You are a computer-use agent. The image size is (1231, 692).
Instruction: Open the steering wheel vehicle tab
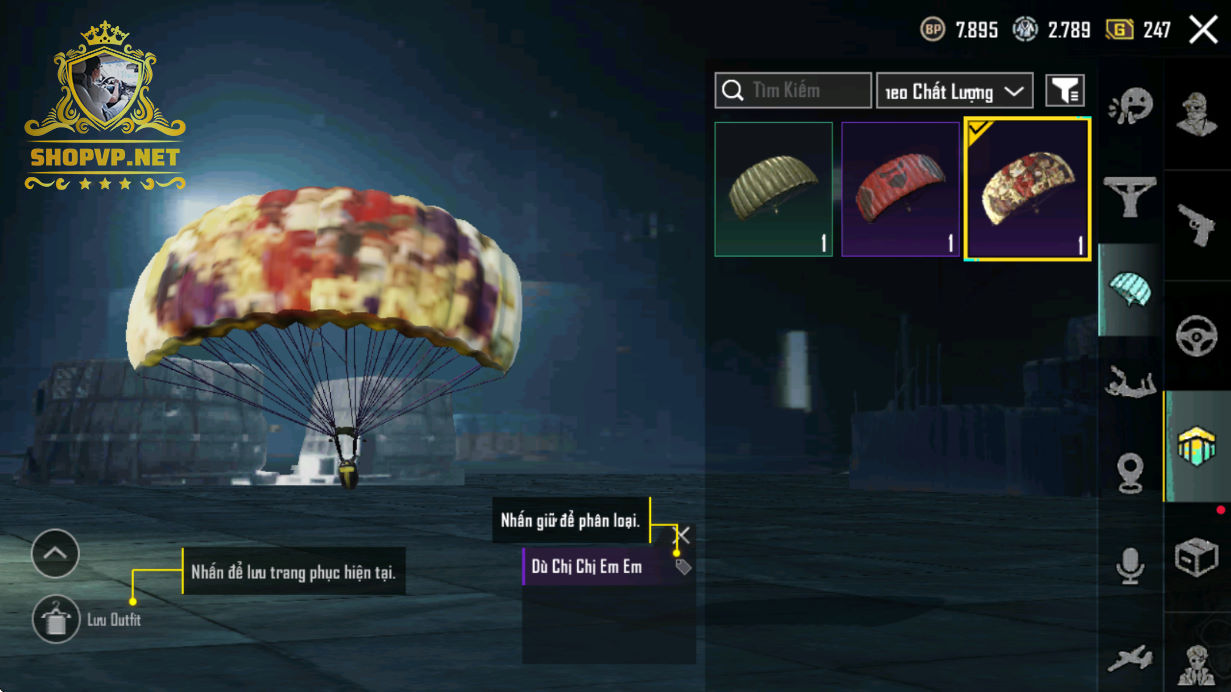1196,335
